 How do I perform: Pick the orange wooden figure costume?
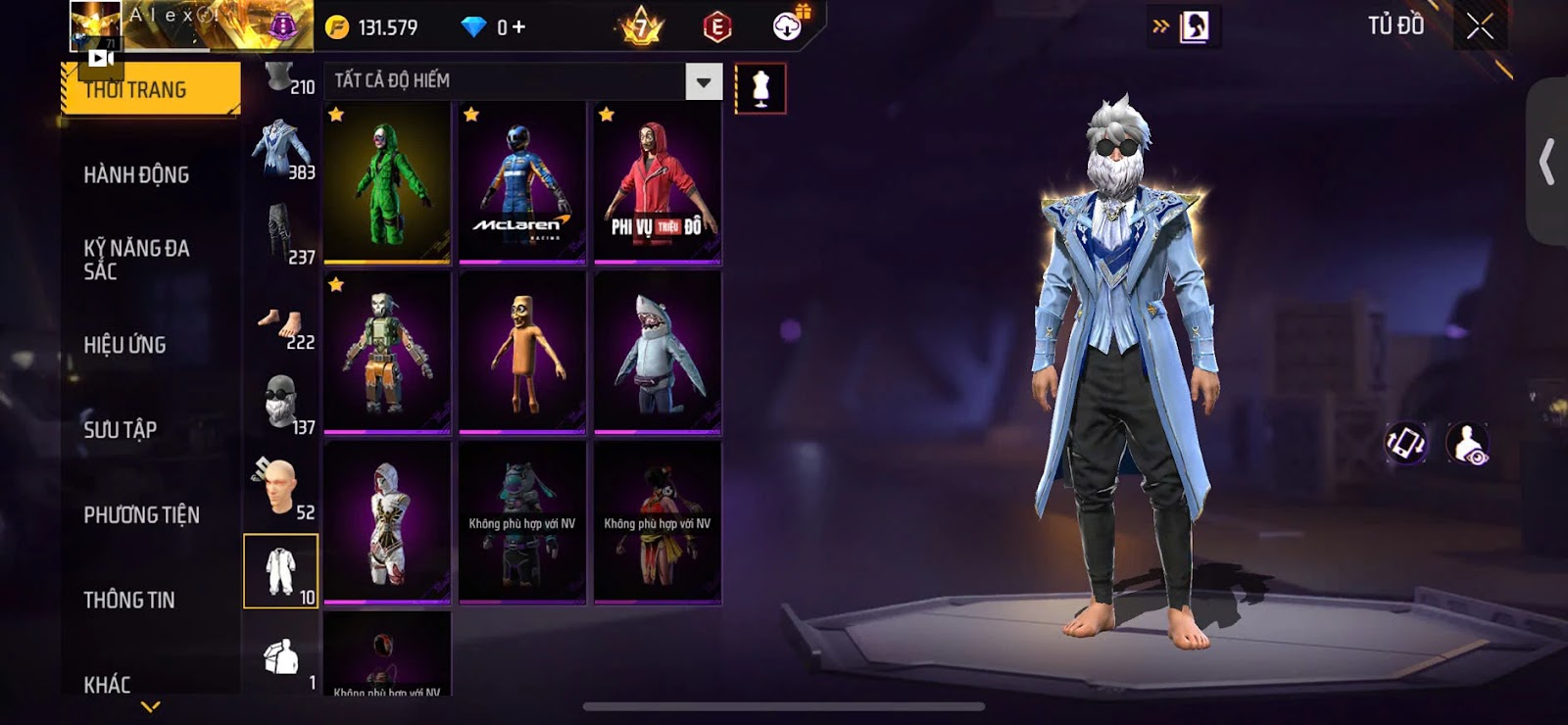pyautogui.click(x=522, y=353)
